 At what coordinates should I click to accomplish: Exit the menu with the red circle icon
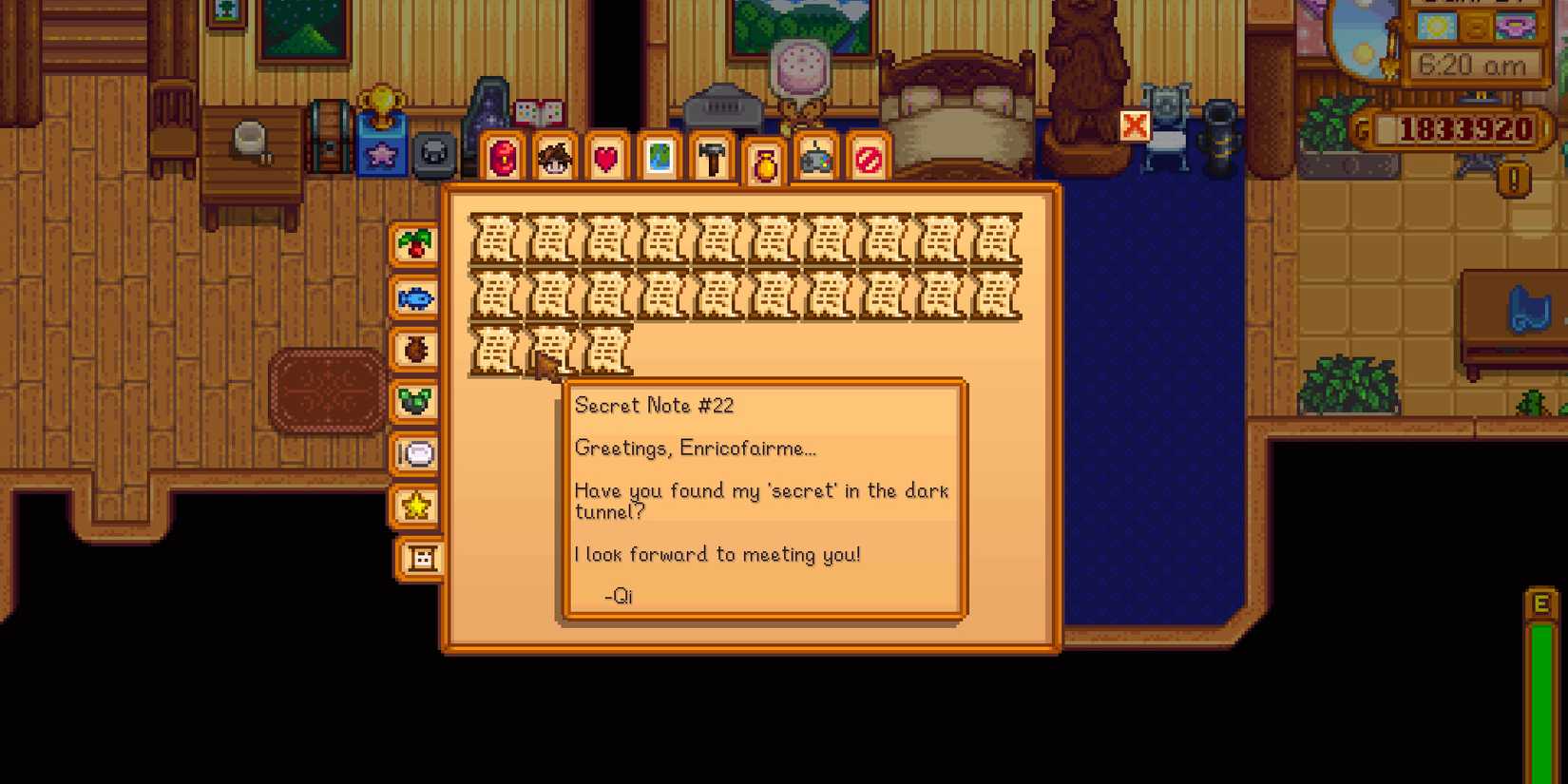pos(867,159)
